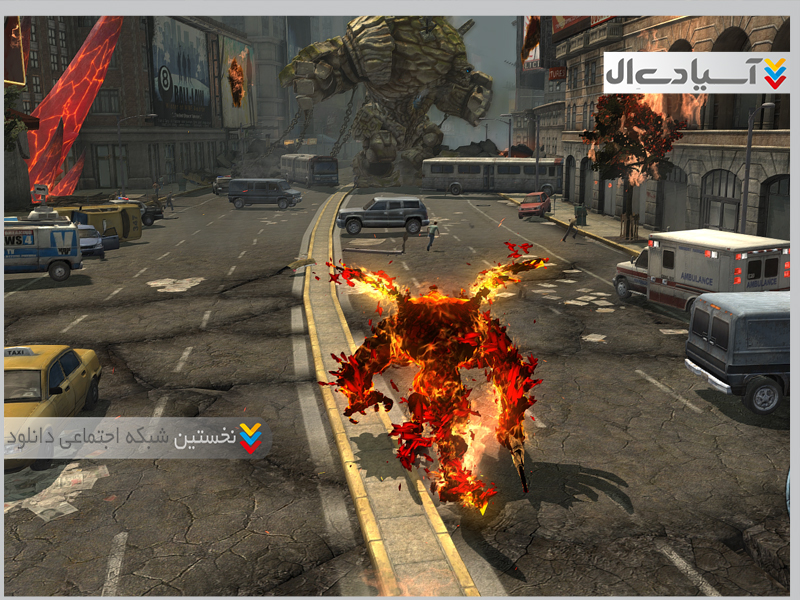Click the Asiadl logo watermark
This screenshot has width=800, height=600.
pos(696,73)
